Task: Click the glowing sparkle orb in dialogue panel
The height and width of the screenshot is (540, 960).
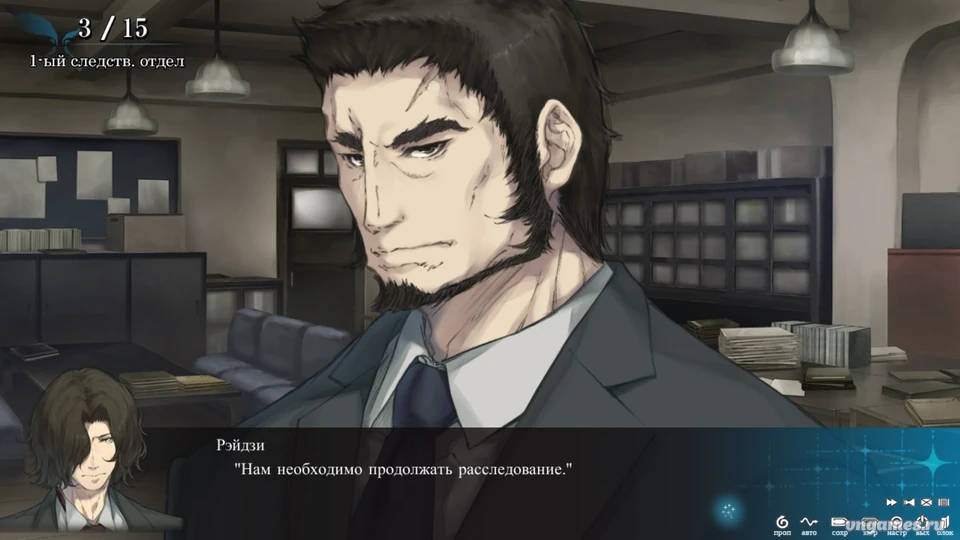Action: pyautogui.click(x=728, y=511)
